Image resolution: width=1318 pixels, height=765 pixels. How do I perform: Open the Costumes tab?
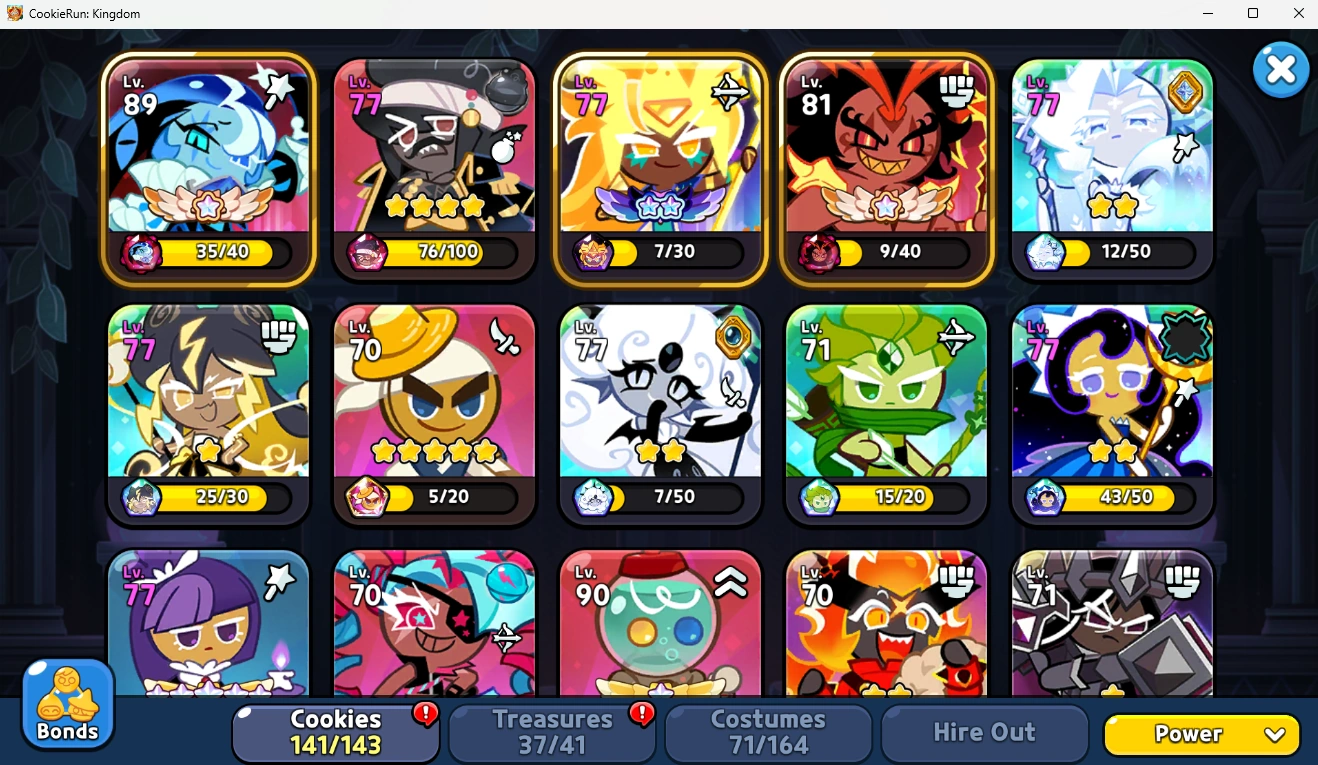pos(767,732)
